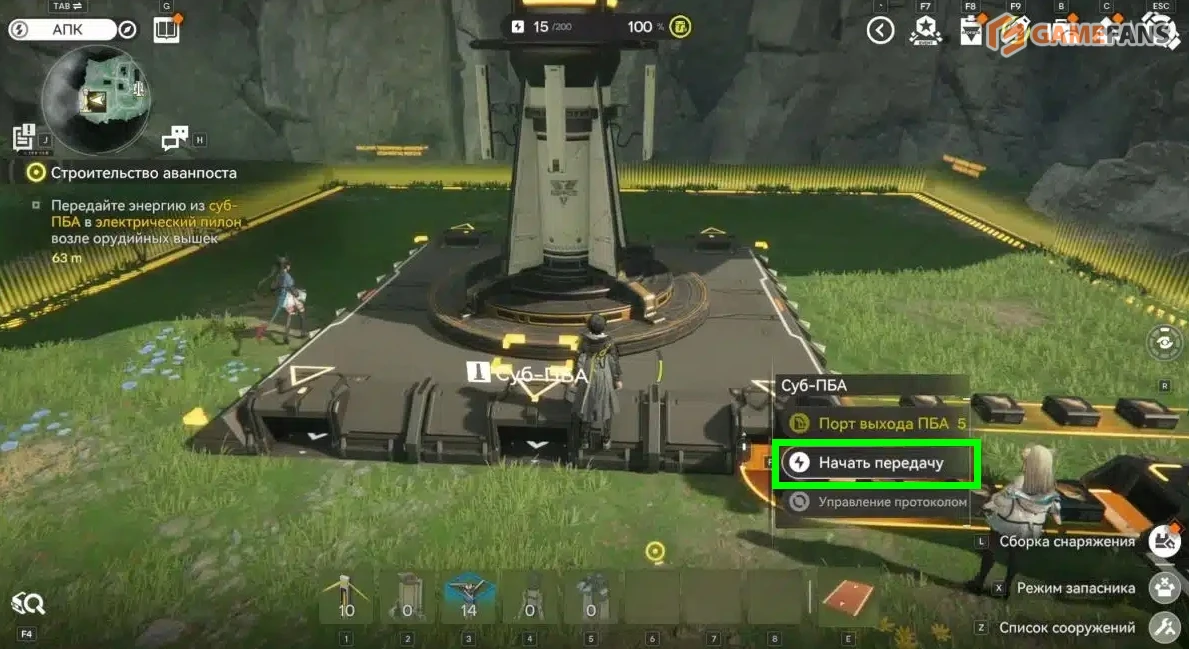Open "Список сооружений"
1189x649 pixels.
[x=1163, y=628]
